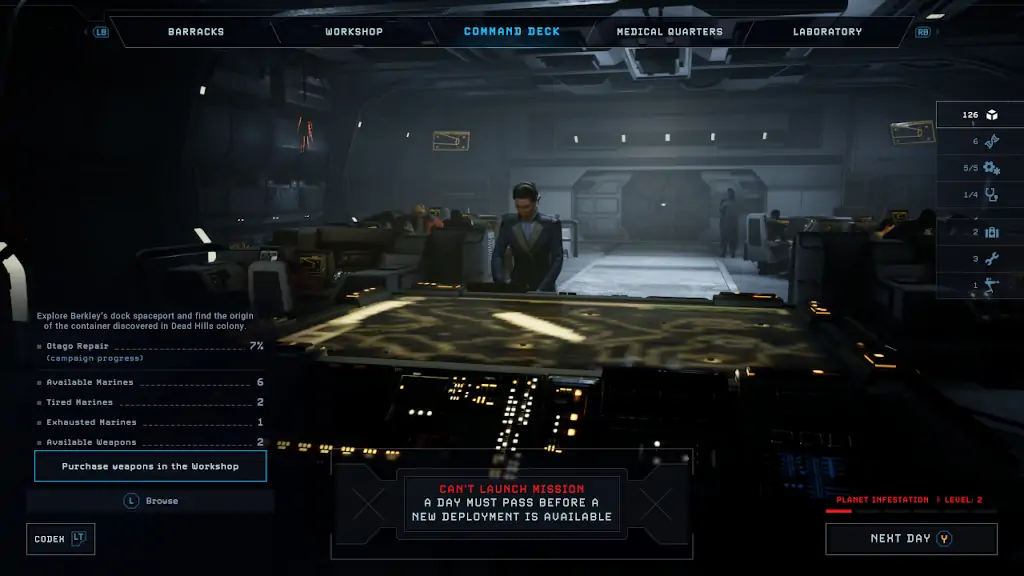The image size is (1024, 576).
Task: Click Purchase weapons in the Workshop
Action: [150, 467]
